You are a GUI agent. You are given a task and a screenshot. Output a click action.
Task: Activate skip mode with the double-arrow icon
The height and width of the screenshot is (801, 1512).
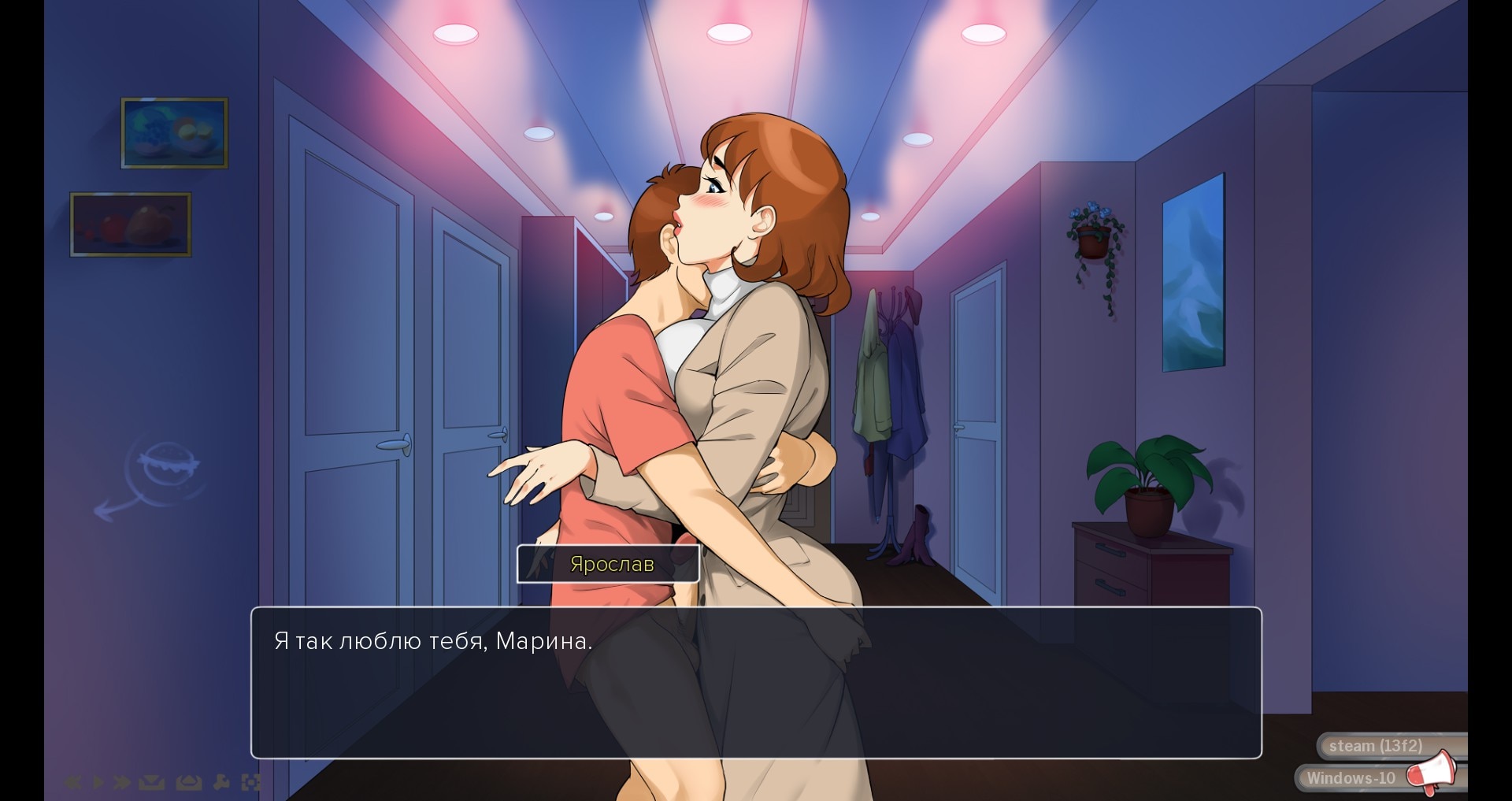click(121, 782)
